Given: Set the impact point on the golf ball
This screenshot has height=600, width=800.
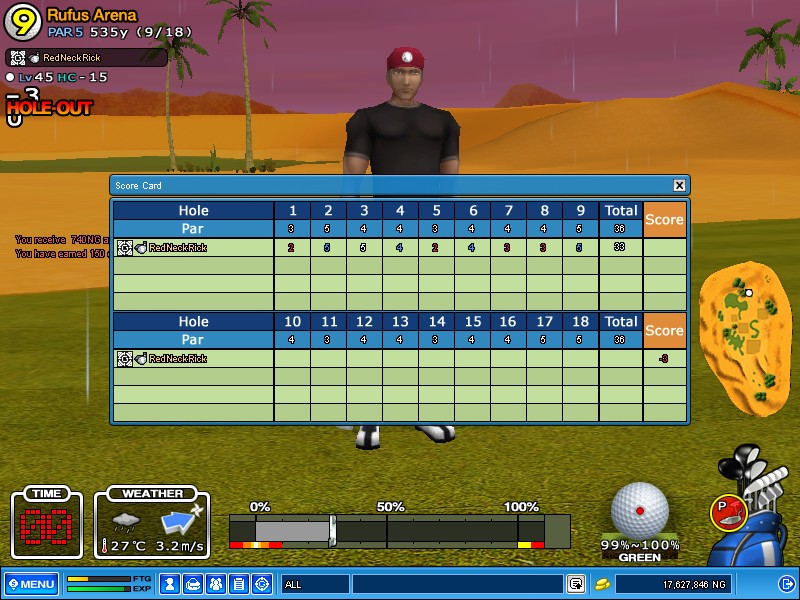Looking at the screenshot, I should [640, 510].
